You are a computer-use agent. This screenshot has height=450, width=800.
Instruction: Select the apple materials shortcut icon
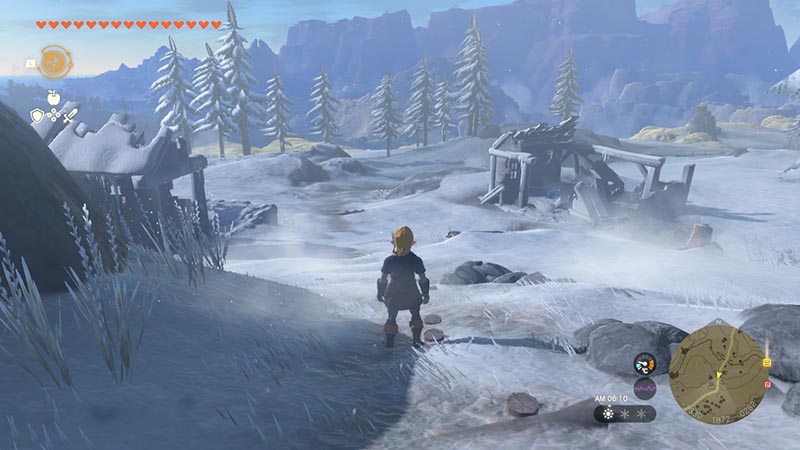point(53,96)
